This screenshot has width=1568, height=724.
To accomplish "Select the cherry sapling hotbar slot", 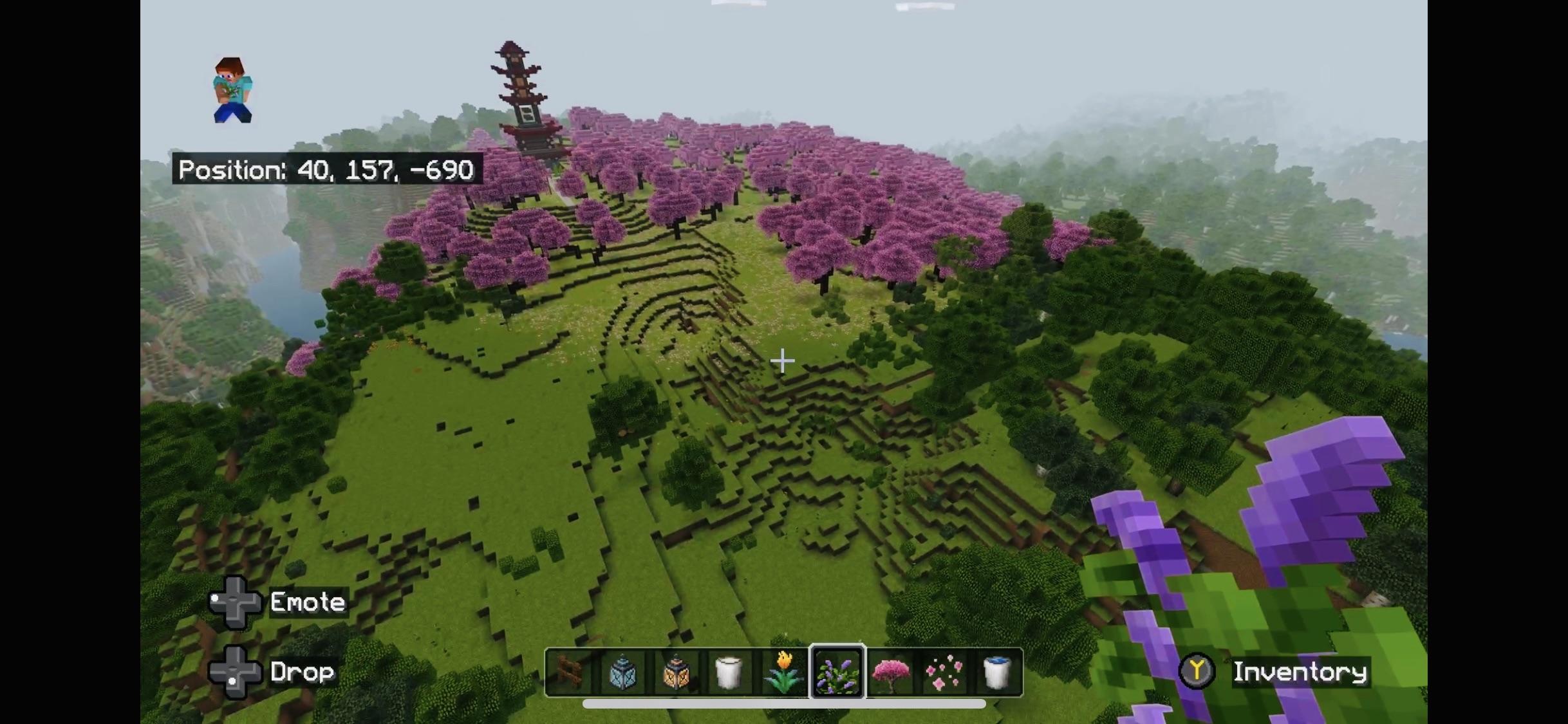I will [x=891, y=672].
